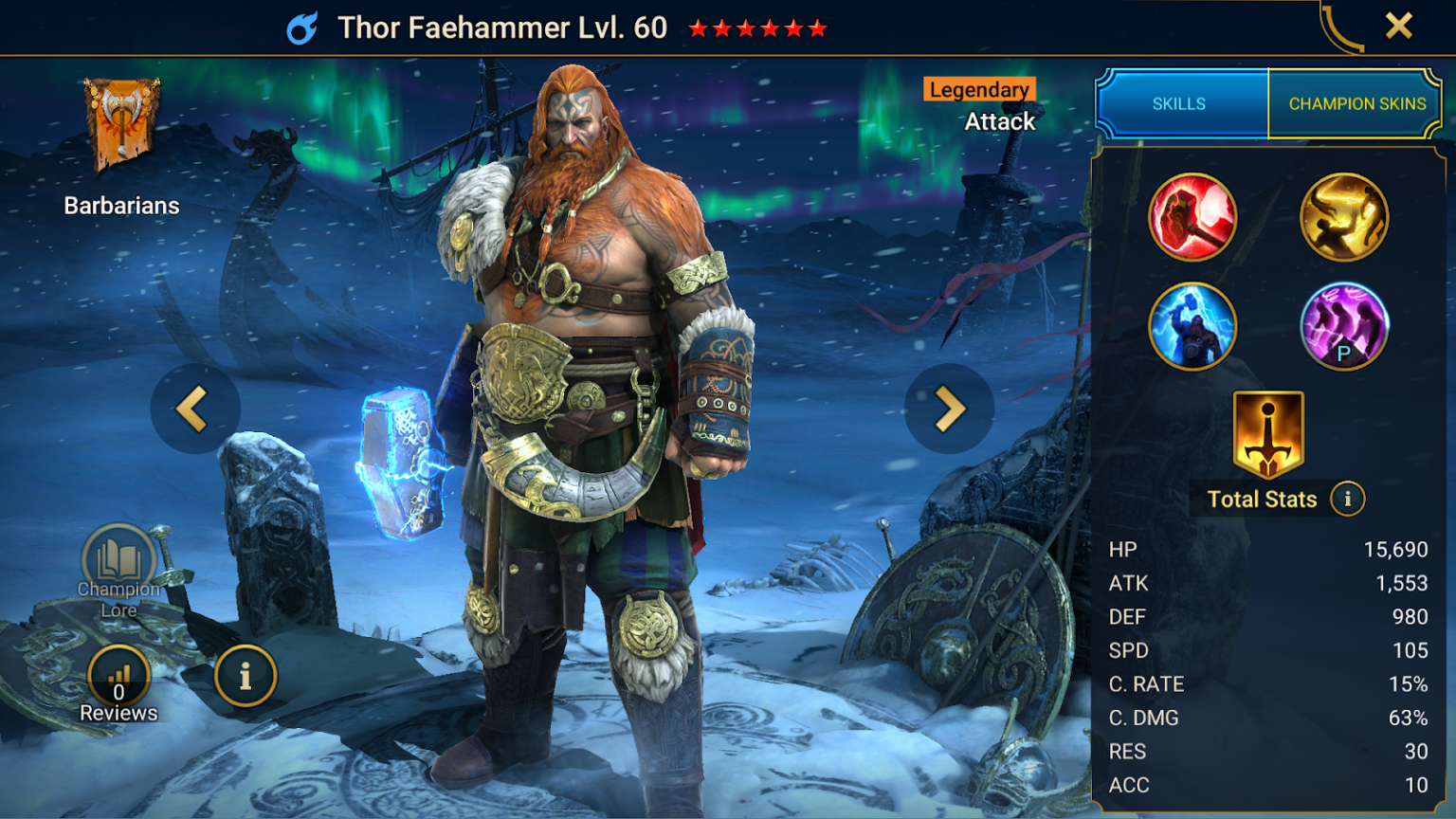Image resolution: width=1456 pixels, height=819 pixels.
Task: Browse next champion with right arrow
Action: click(x=948, y=408)
